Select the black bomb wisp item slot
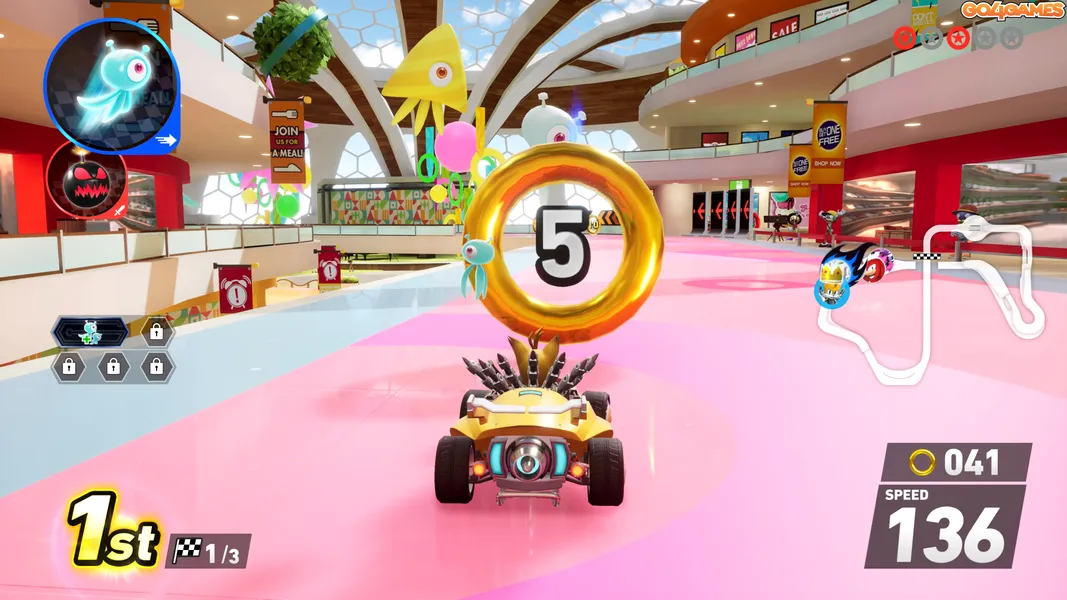The height and width of the screenshot is (600, 1067). (x=86, y=181)
